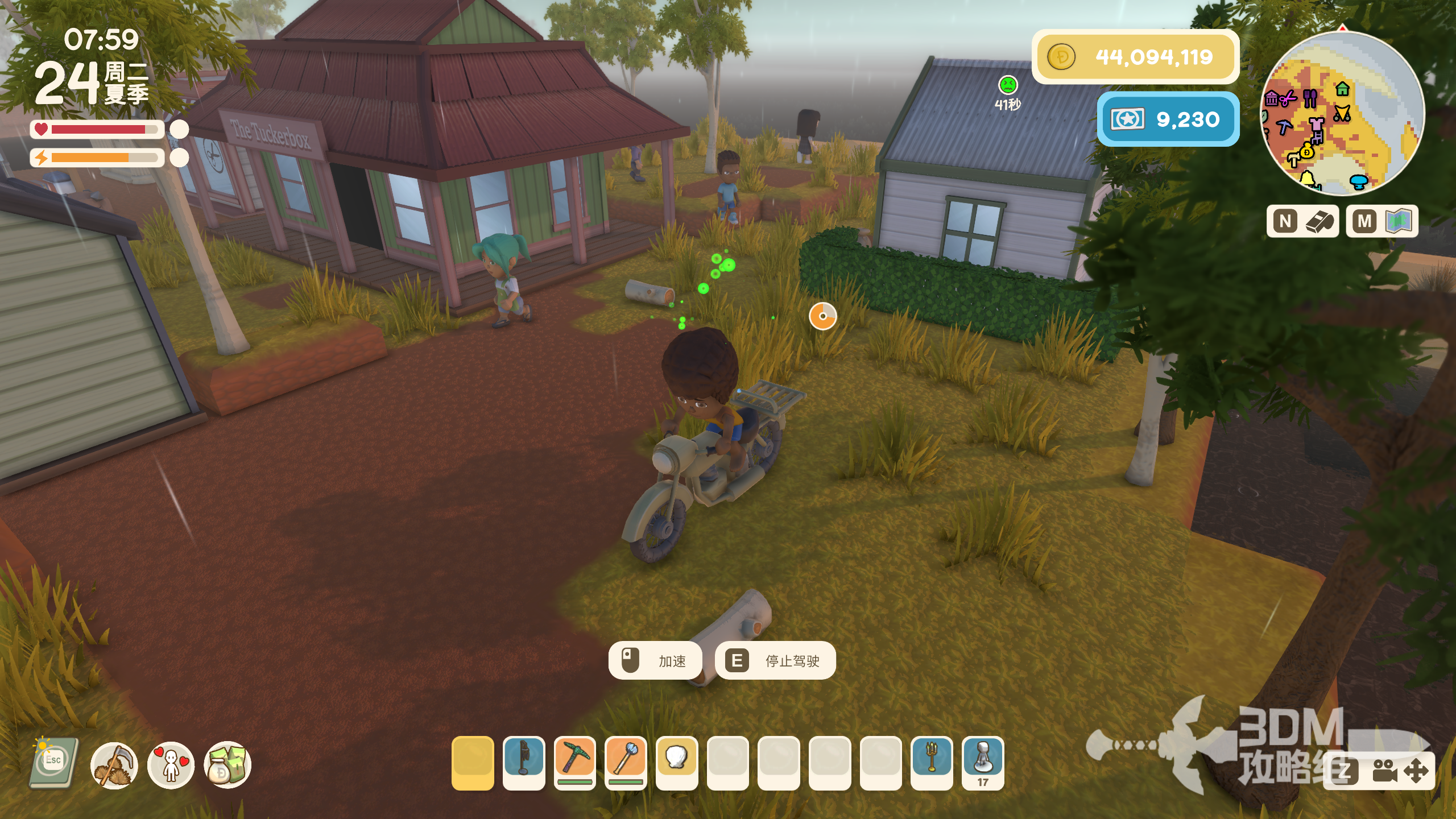The height and width of the screenshot is (819, 1456).
Task: Click the green house marker on minimap
Action: (1343, 89)
